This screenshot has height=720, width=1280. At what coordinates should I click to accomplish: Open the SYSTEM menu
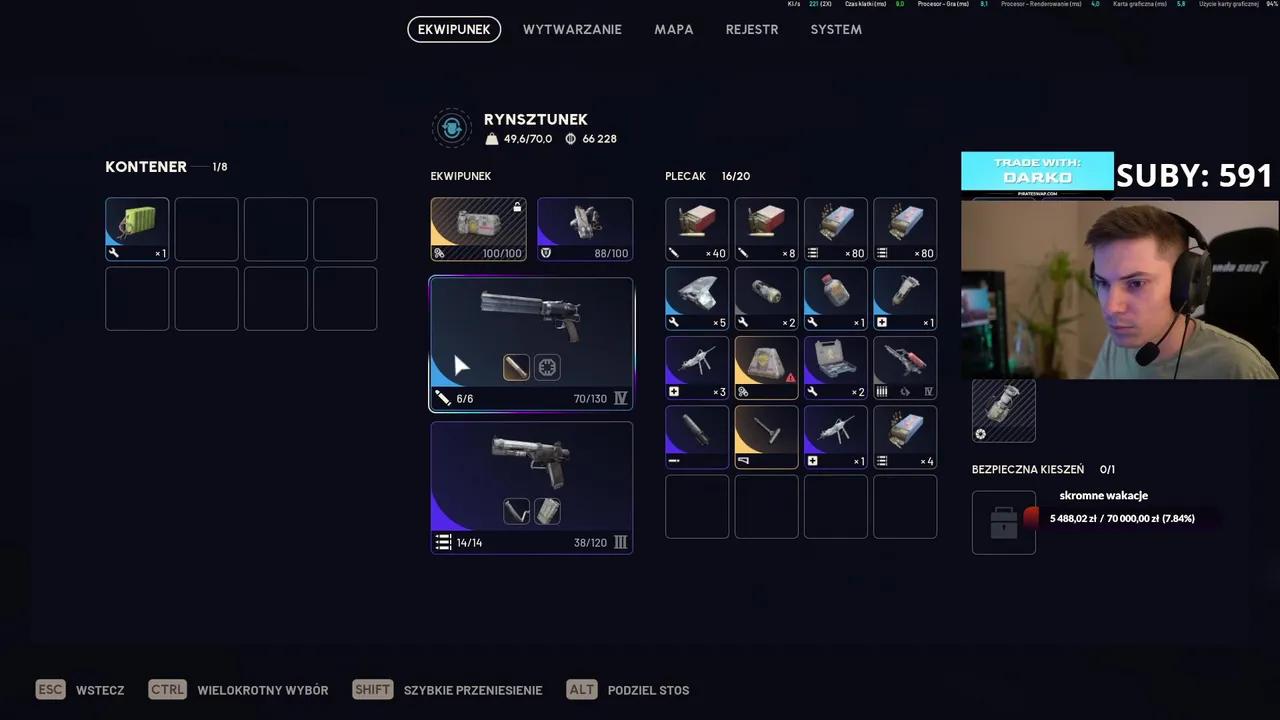click(836, 29)
